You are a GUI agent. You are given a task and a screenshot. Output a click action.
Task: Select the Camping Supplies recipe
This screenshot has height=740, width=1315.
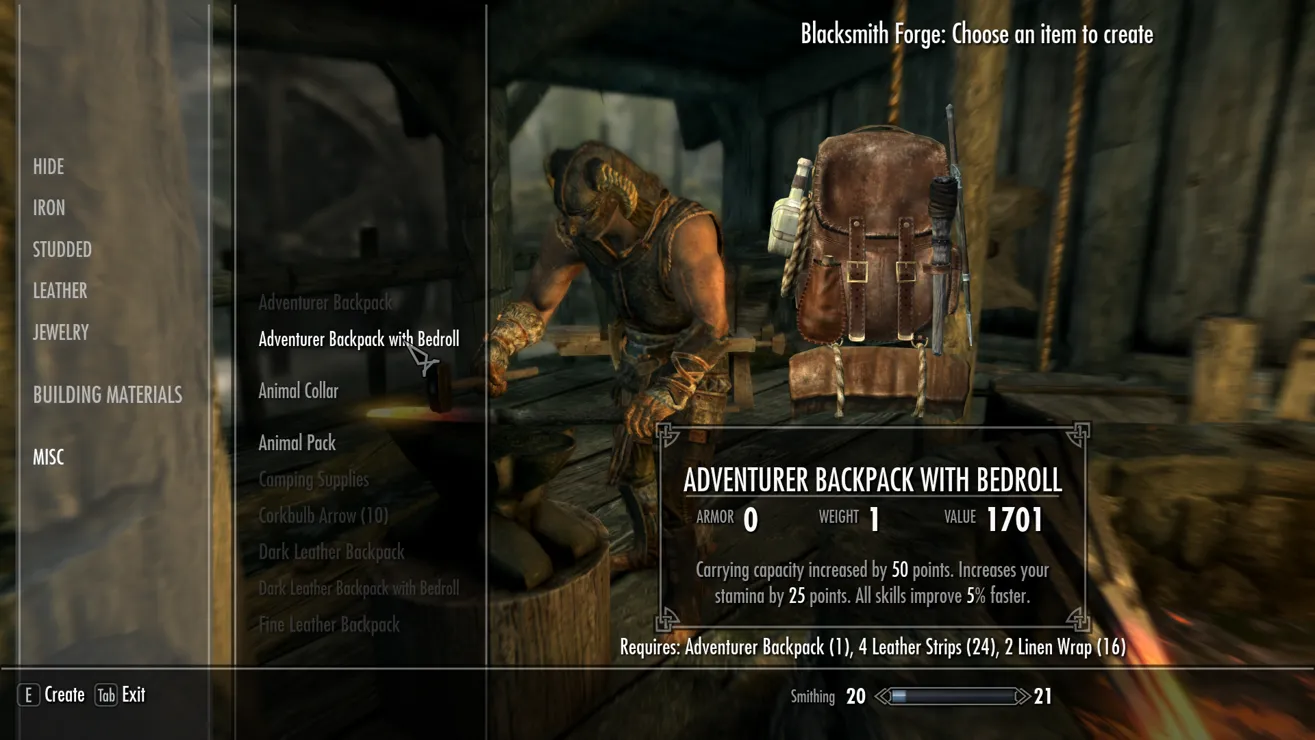[313, 480]
